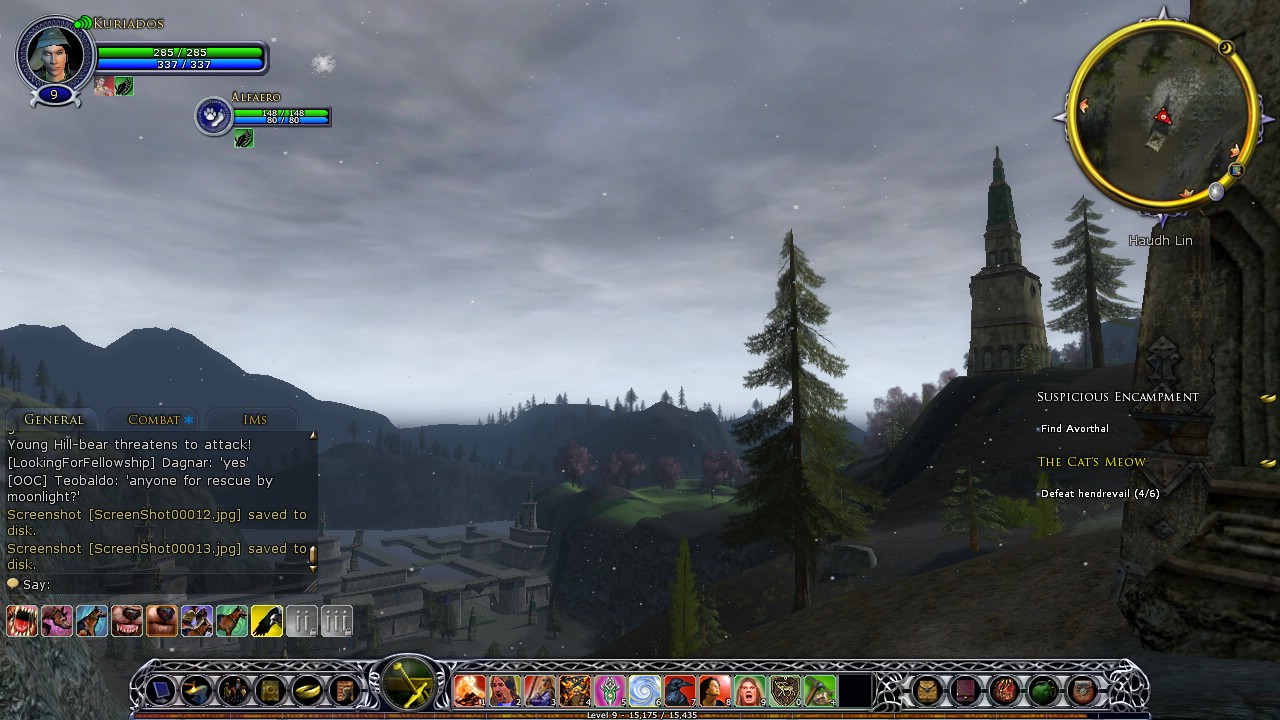Select the Alfaero pet paw portrait

tap(213, 116)
